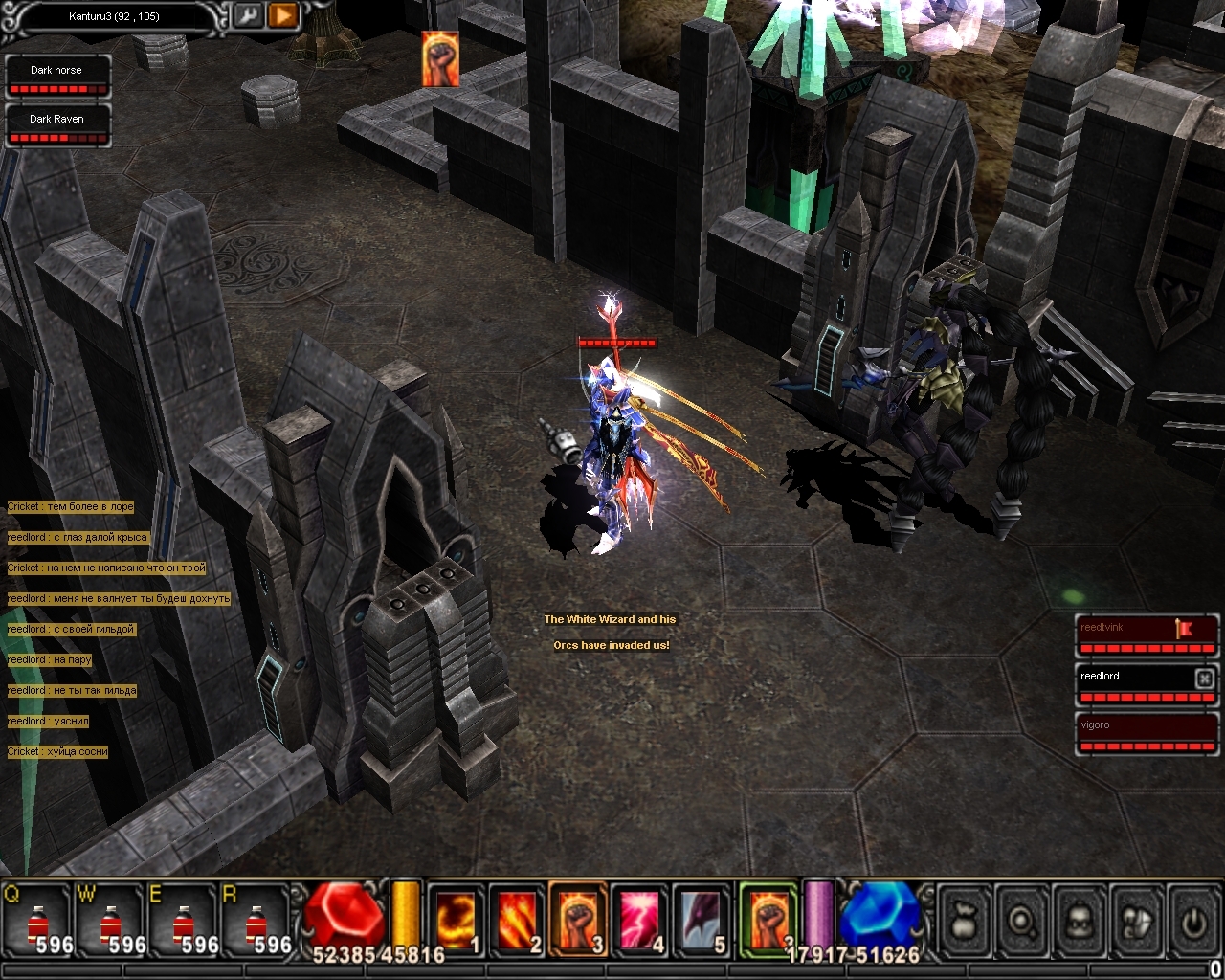Use the potion in slot R
1225x980 pixels.
[256, 922]
